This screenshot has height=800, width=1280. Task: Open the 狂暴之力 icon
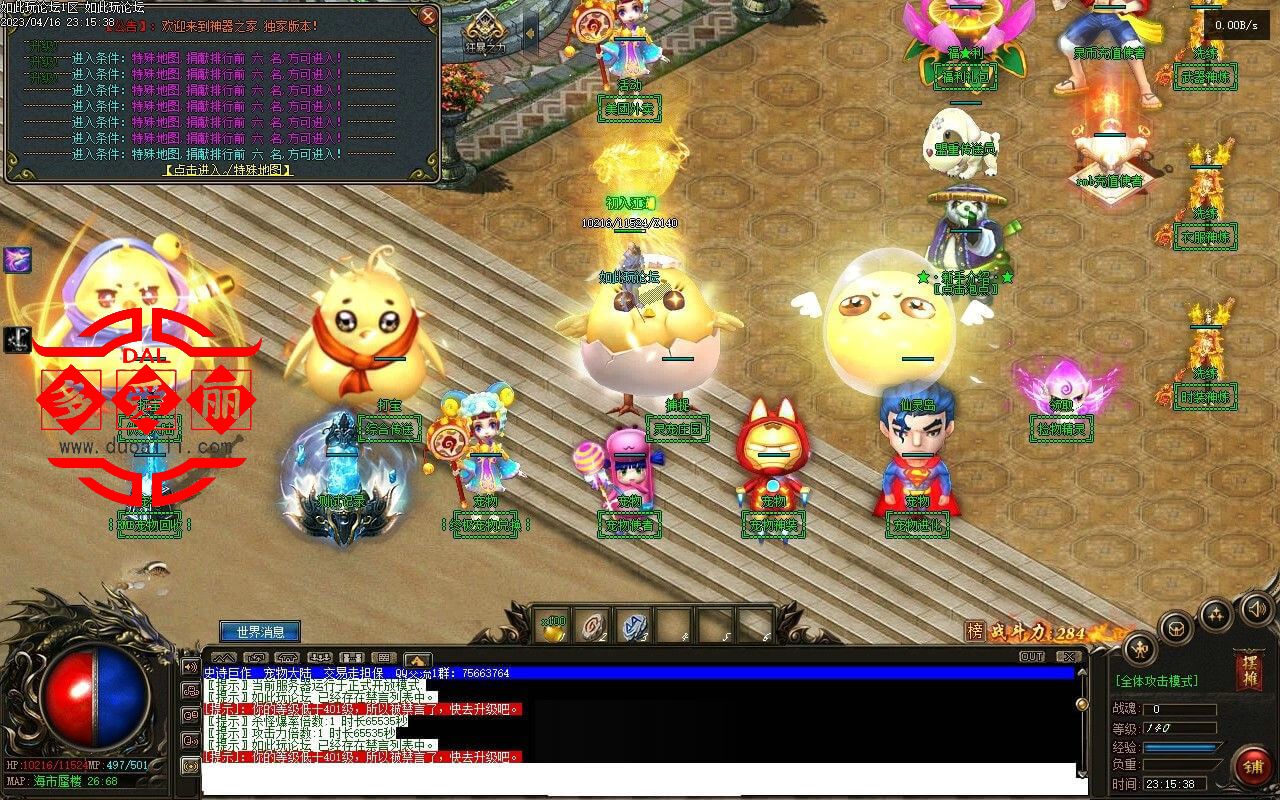pos(486,32)
